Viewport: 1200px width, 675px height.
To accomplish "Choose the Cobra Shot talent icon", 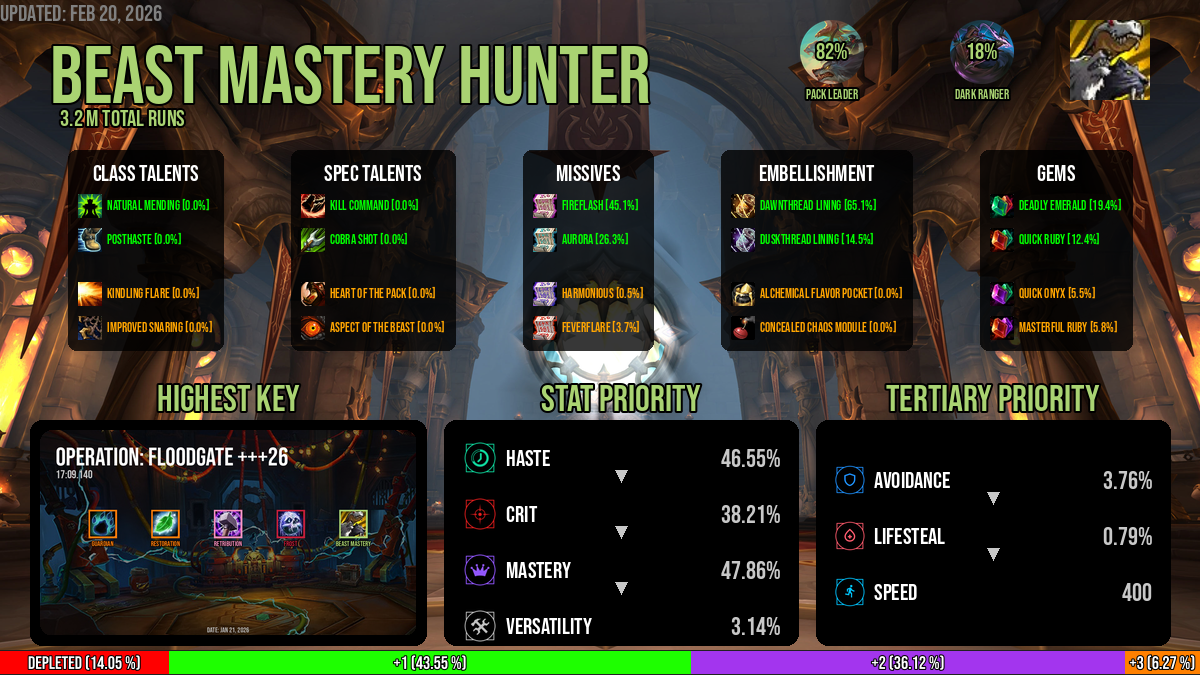I will (x=313, y=240).
